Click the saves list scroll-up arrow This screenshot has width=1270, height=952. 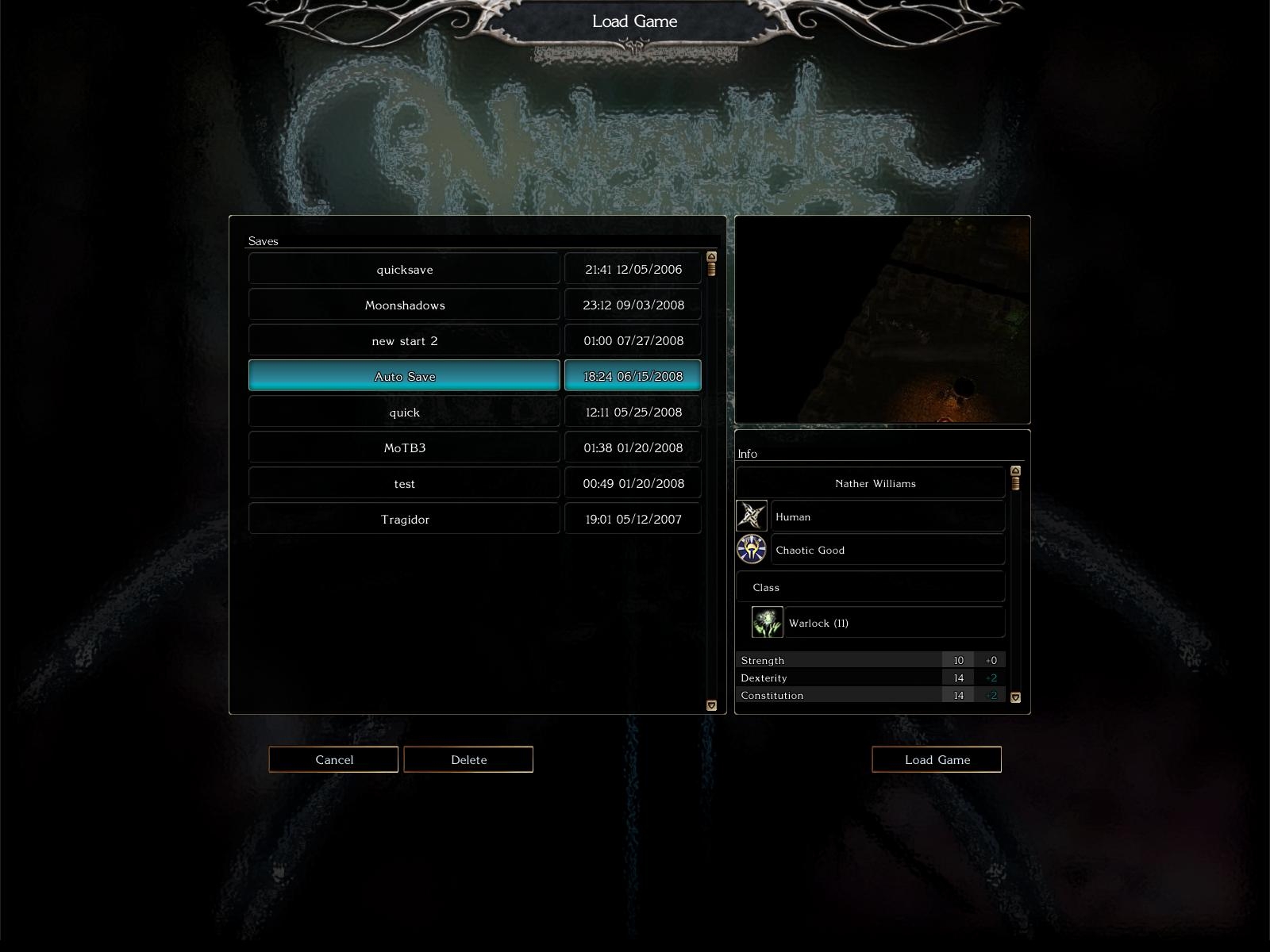coord(711,257)
